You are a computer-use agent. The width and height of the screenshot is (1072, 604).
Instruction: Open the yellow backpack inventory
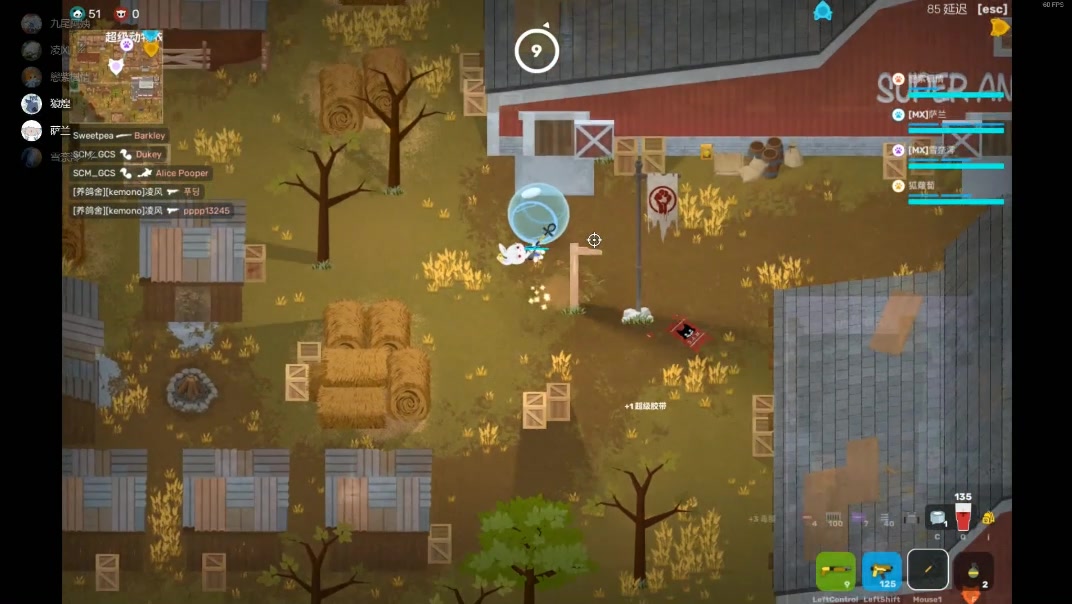pyautogui.click(x=988, y=517)
